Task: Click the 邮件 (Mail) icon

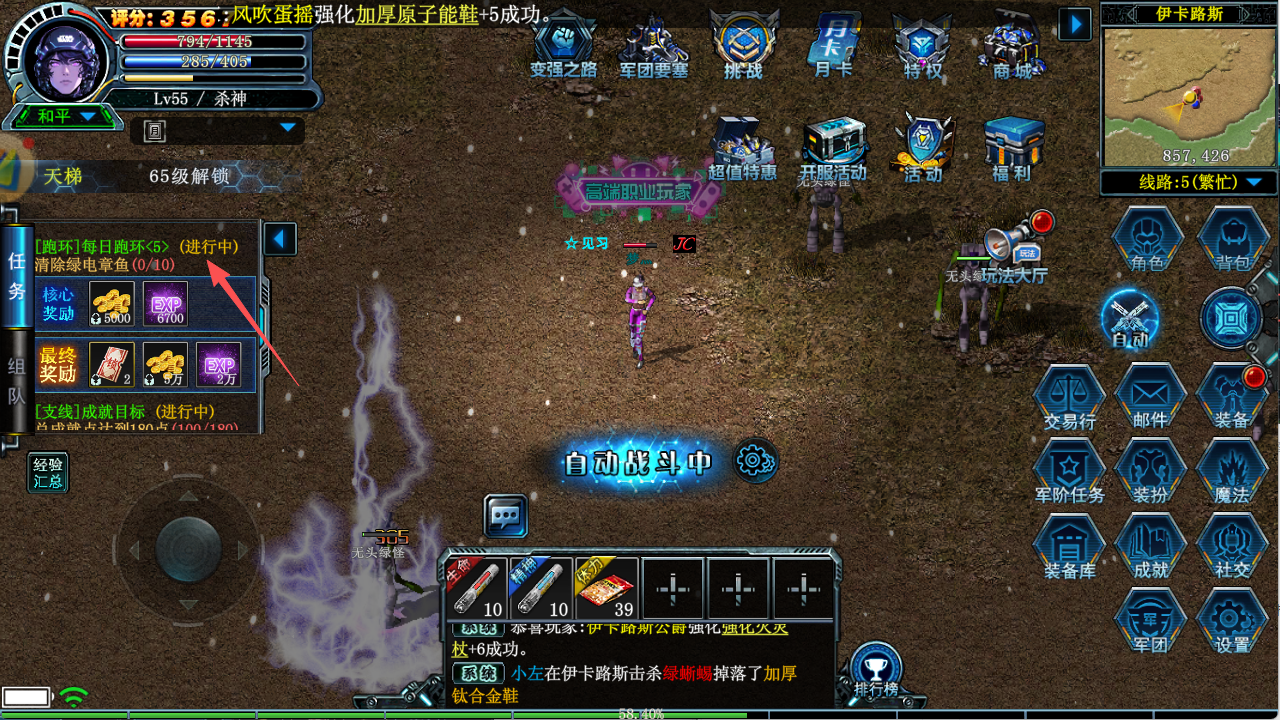Action: point(1150,393)
